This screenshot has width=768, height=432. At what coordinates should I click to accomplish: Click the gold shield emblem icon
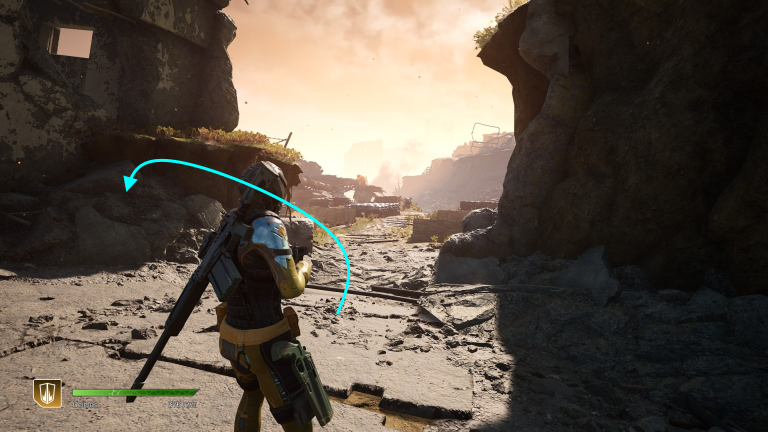click(x=47, y=393)
